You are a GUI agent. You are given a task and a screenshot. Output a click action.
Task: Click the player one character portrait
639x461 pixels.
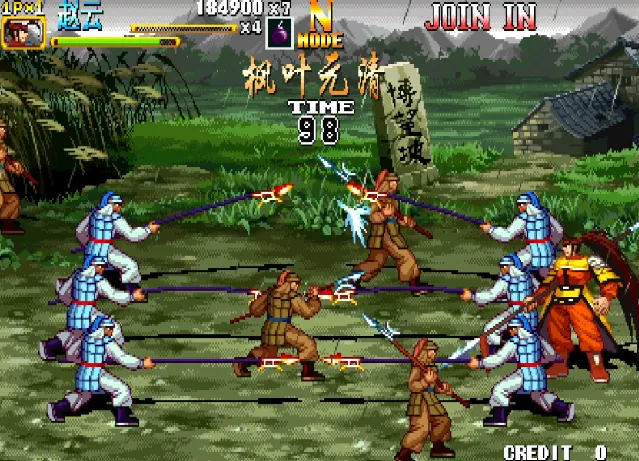pos(17,33)
